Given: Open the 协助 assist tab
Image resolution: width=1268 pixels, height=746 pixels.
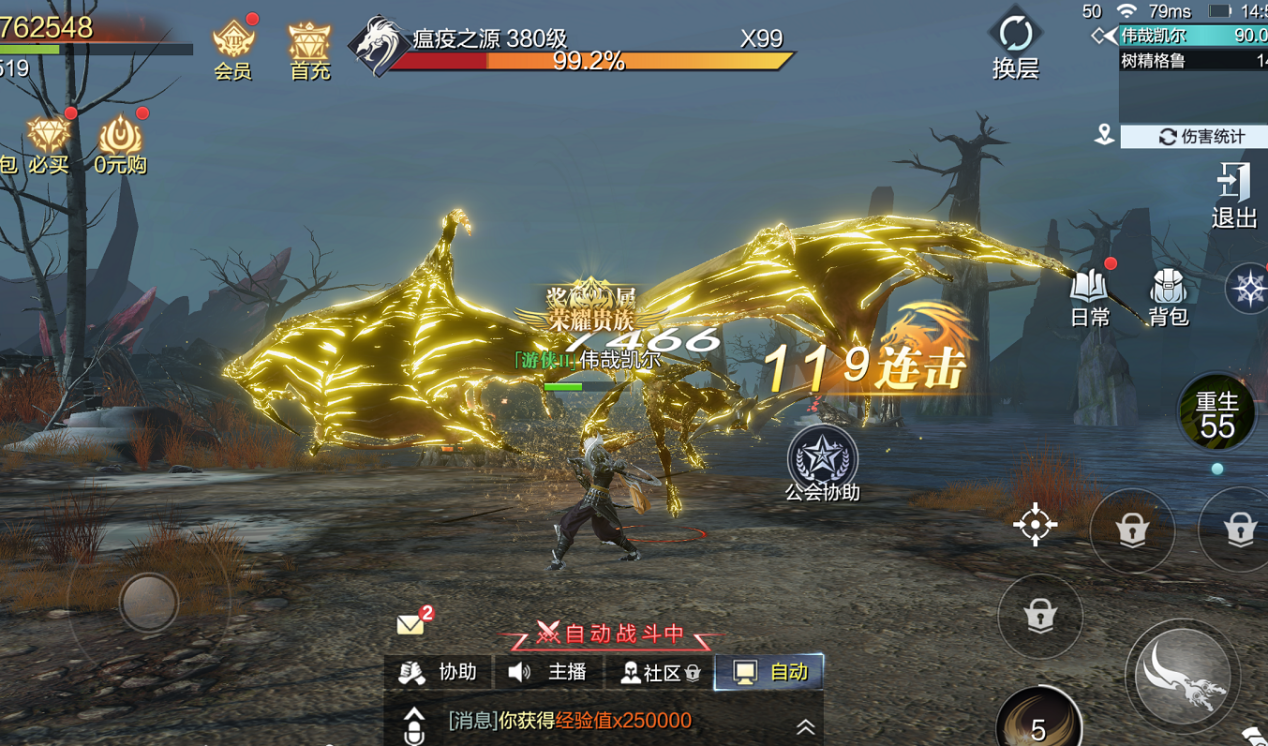Looking at the screenshot, I should pos(438,672).
